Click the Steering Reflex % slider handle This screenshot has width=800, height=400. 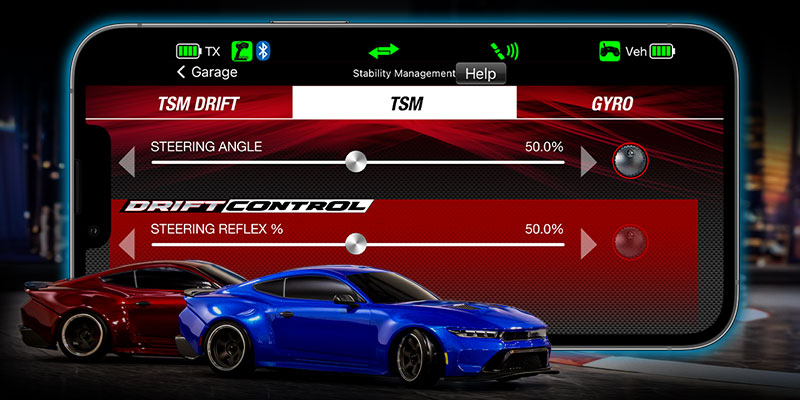[x=354, y=243]
